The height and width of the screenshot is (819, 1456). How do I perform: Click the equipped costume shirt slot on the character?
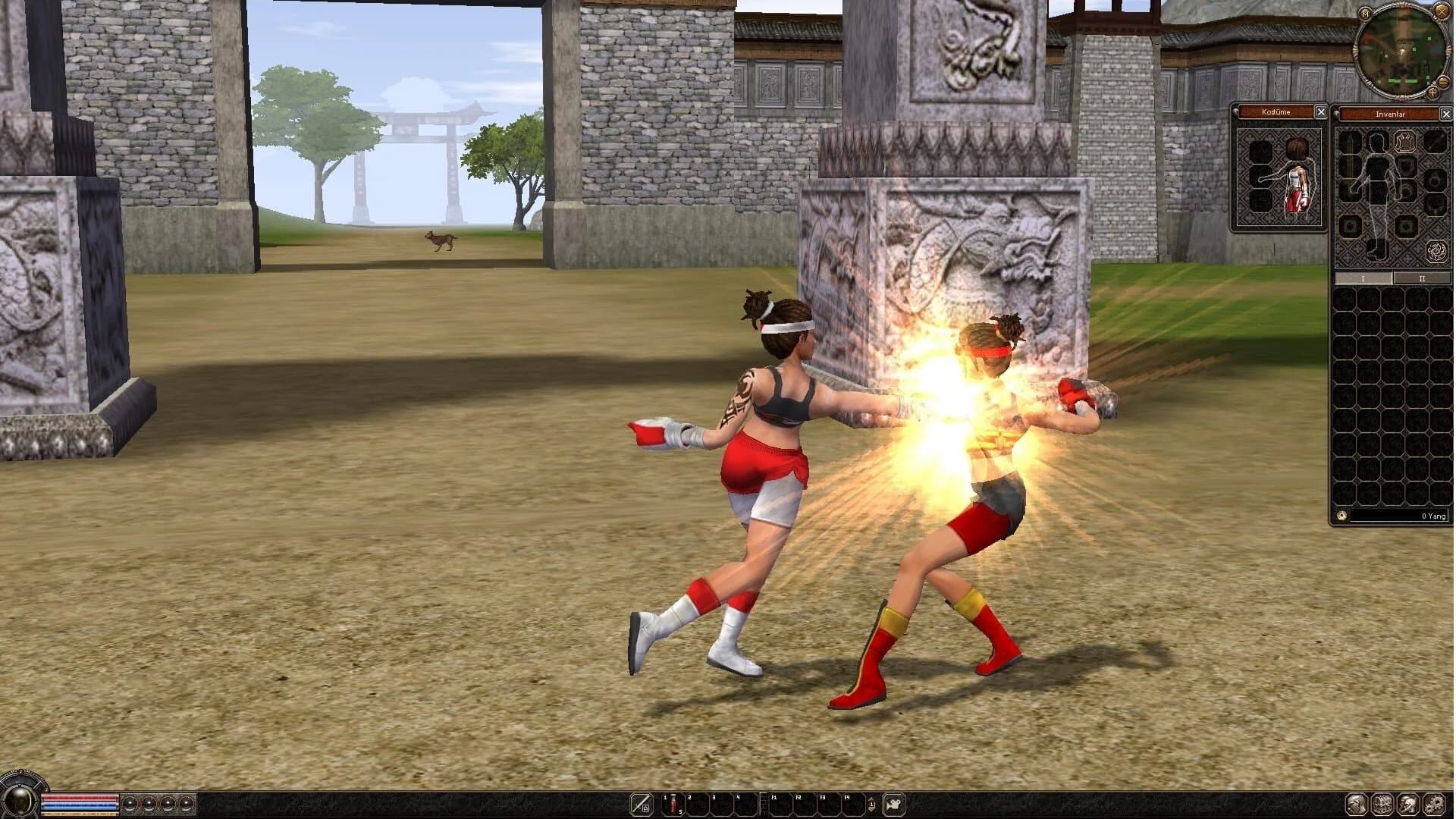pyautogui.click(x=1295, y=178)
